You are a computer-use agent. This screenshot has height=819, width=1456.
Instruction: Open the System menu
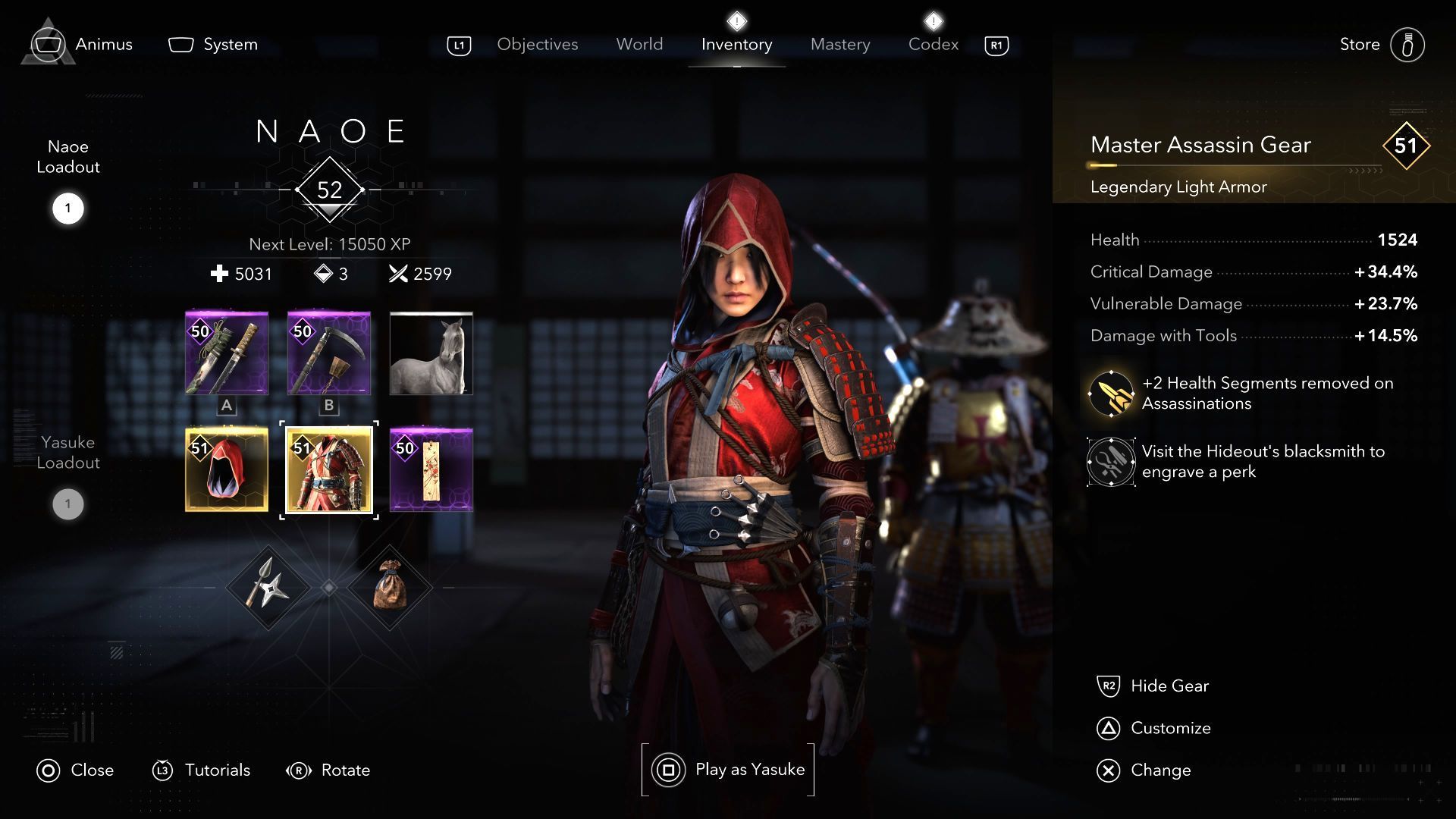pyautogui.click(x=213, y=45)
